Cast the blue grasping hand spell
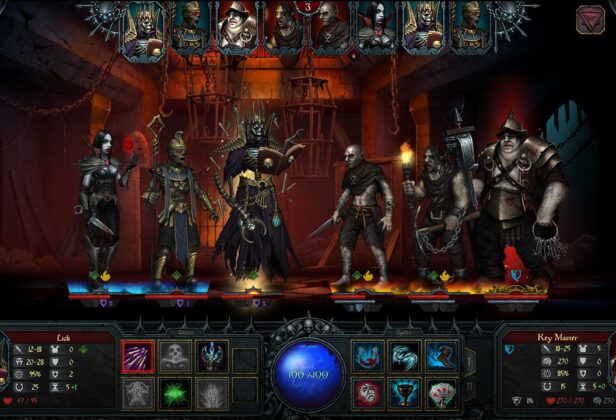 [441, 357]
